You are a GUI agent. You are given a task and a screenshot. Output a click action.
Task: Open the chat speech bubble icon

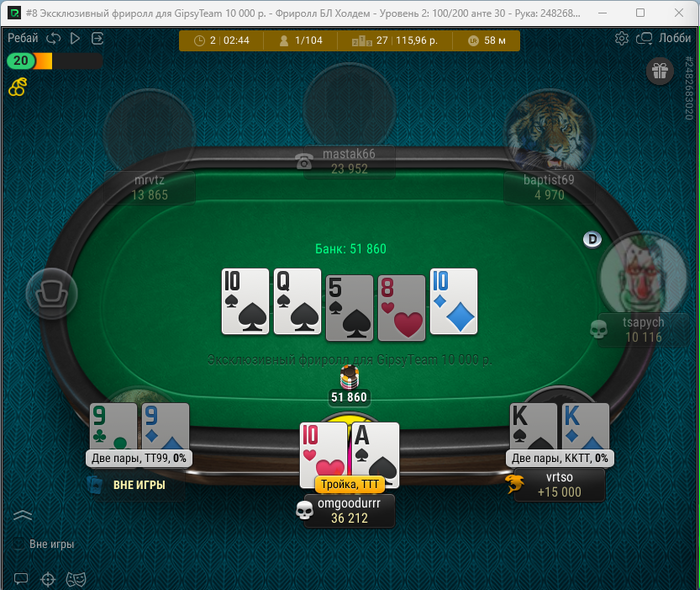(21, 578)
